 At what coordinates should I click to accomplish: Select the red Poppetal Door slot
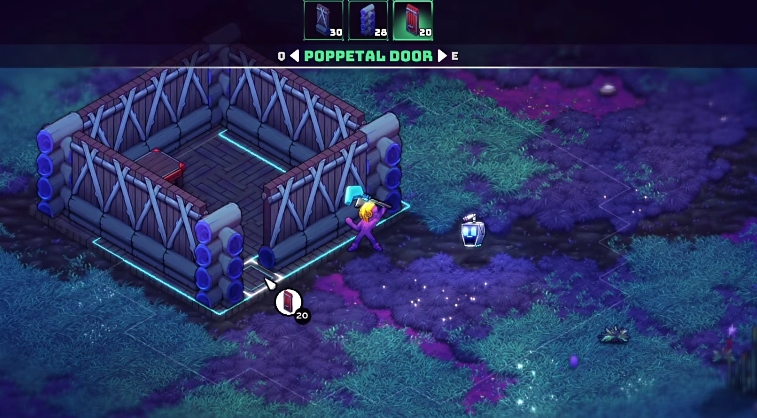(412, 19)
